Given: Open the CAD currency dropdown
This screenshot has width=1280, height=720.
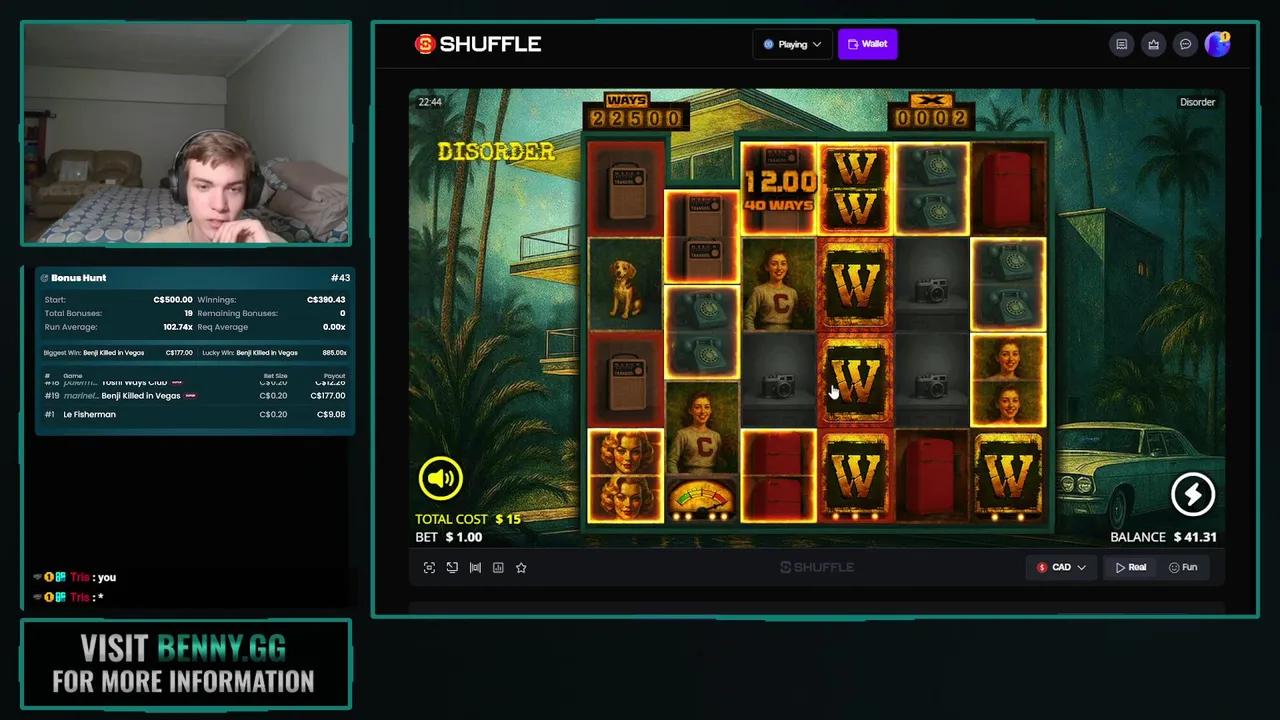Looking at the screenshot, I should click(x=1061, y=567).
